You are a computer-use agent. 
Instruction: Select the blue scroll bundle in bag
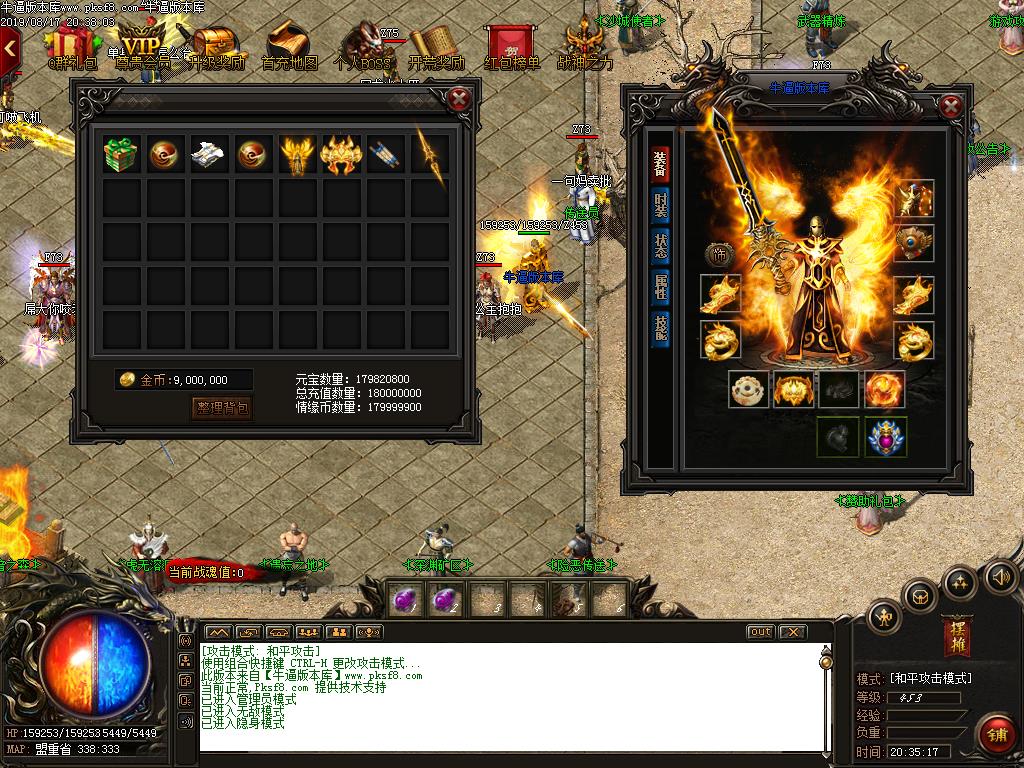tap(384, 155)
